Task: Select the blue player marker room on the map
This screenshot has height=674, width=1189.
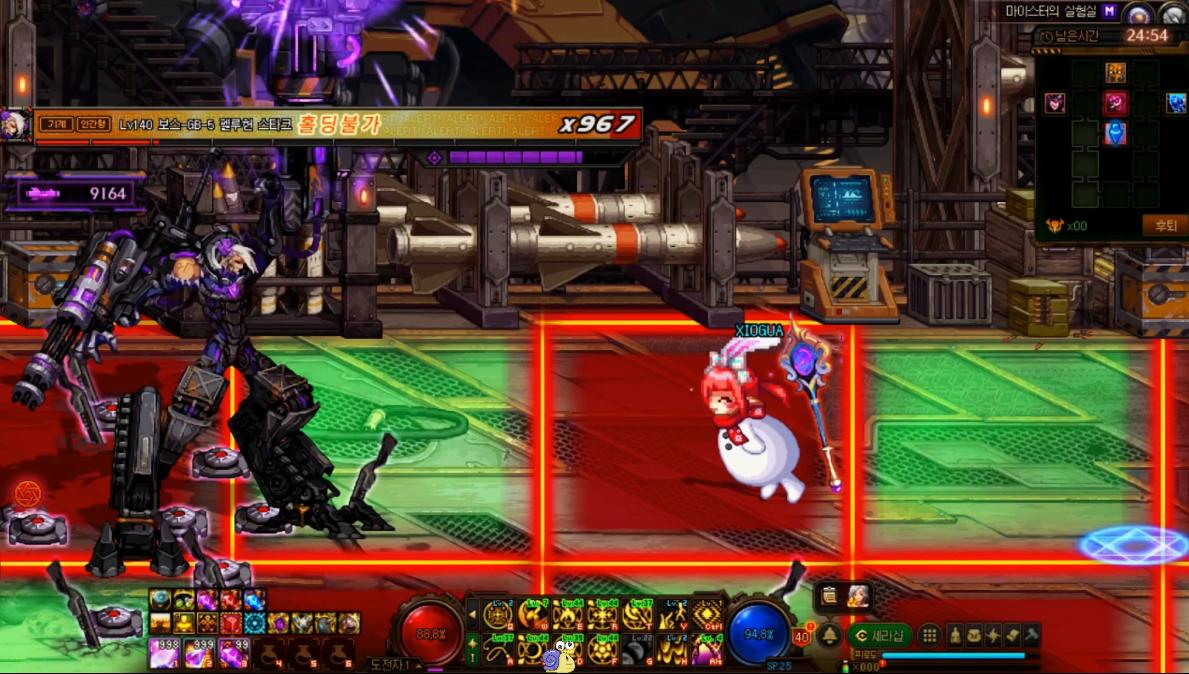Action: point(1115,133)
